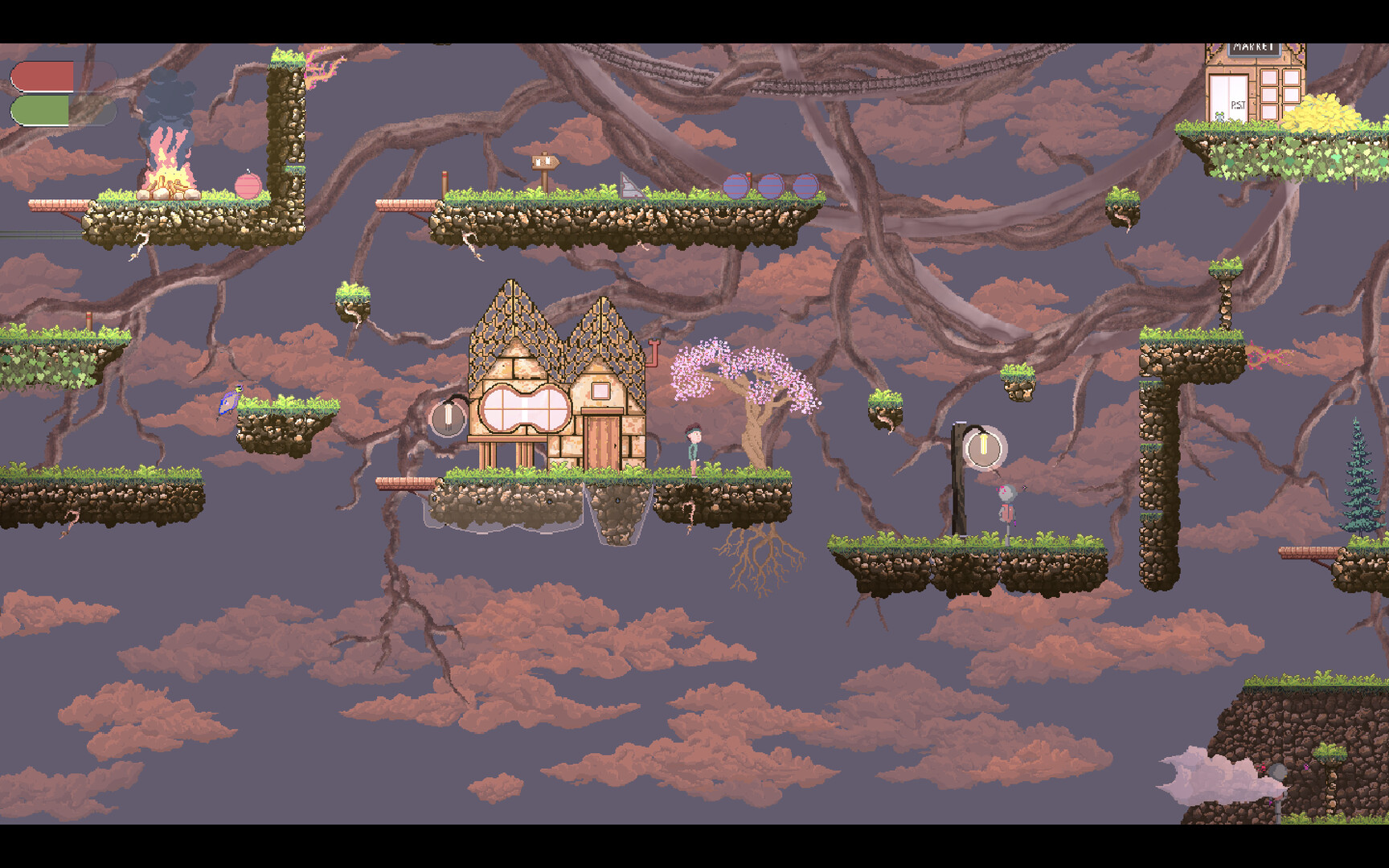1389x868 pixels.
Task: Click the round lamp beside the house
Action: click(x=449, y=416)
